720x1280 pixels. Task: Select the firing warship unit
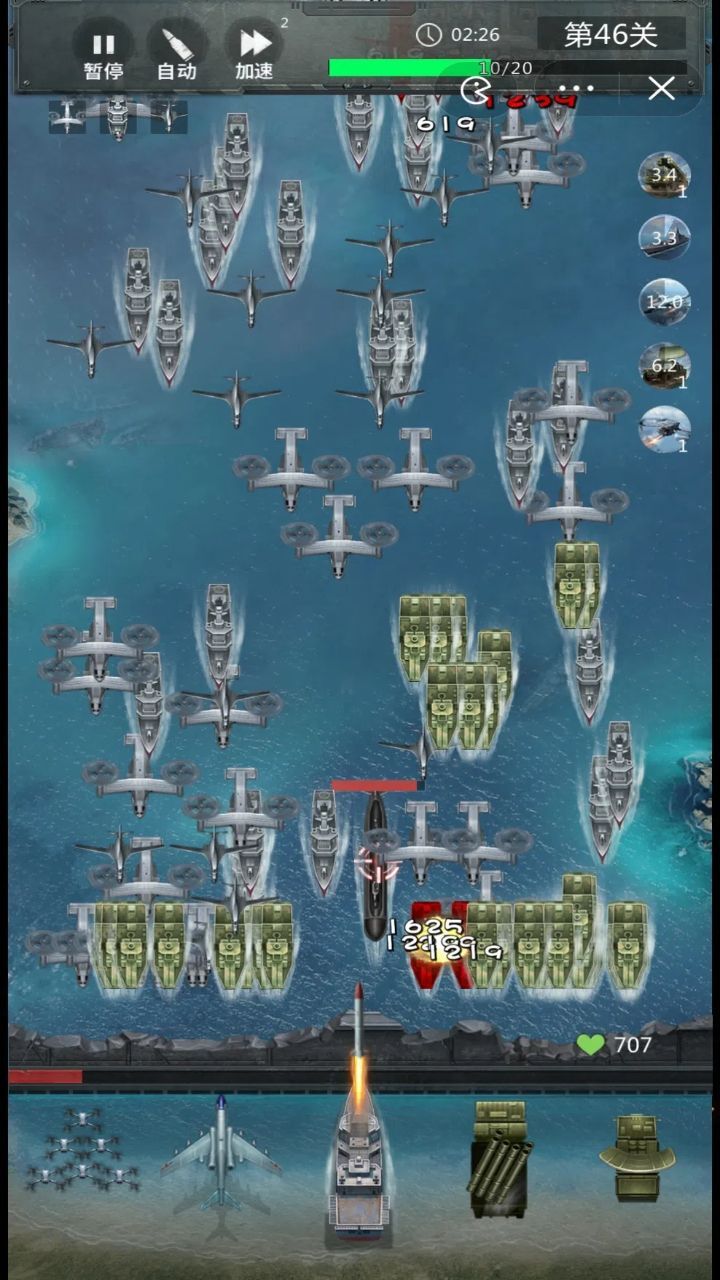click(x=357, y=1170)
